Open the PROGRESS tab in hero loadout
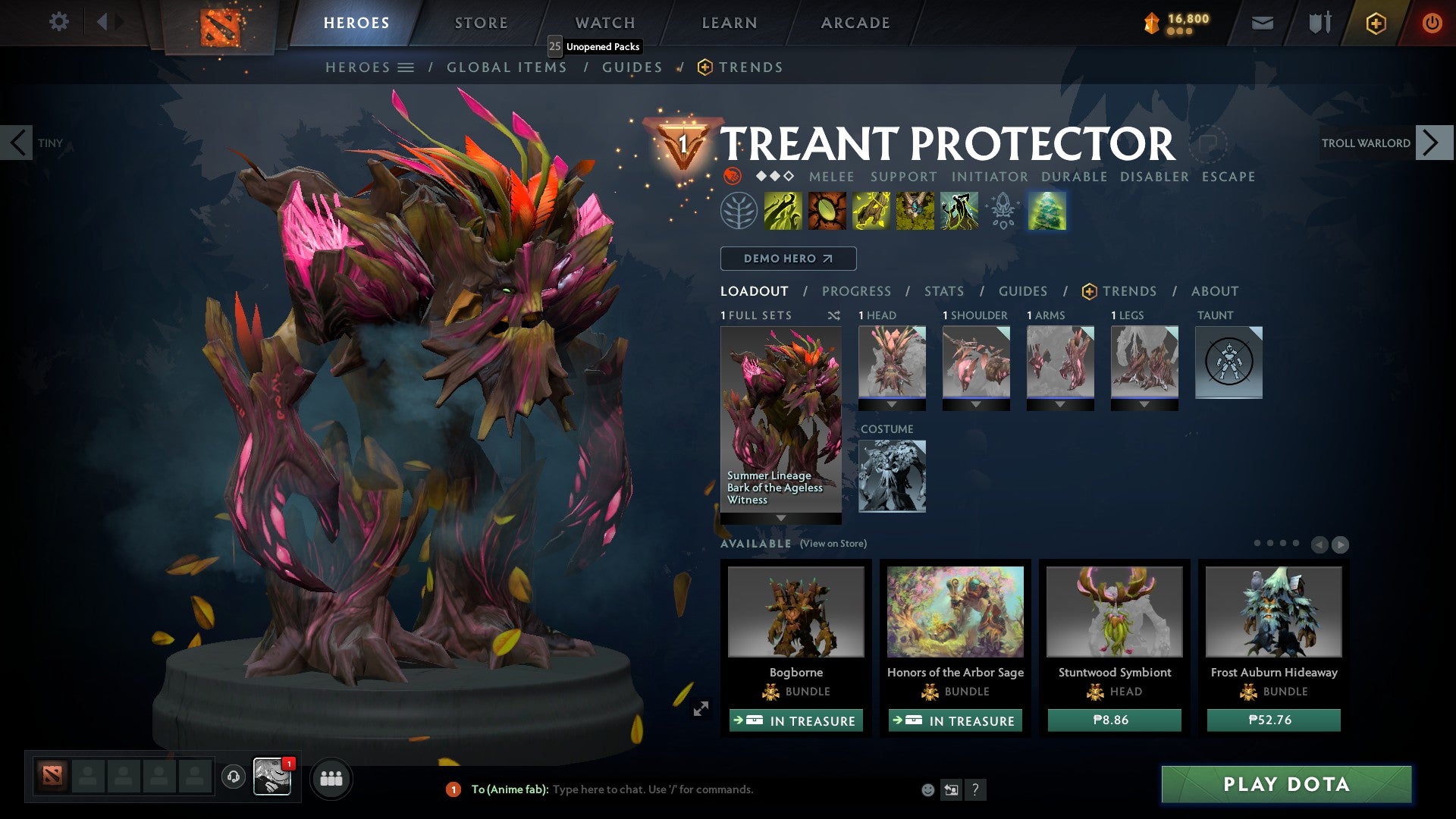1456x819 pixels. click(x=856, y=291)
